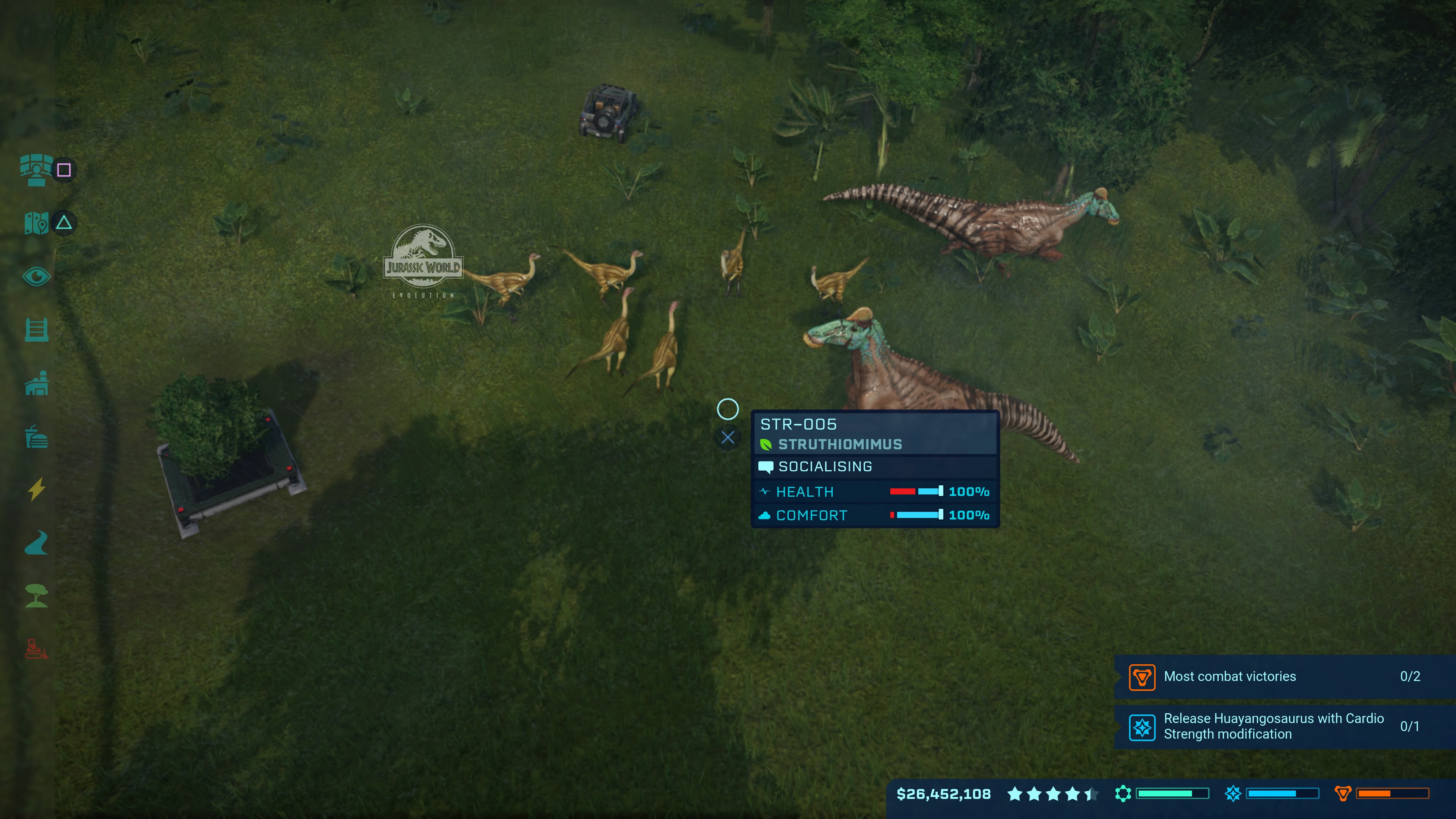Image resolution: width=1456 pixels, height=819 pixels.
Task: Select the power lightning bolt category
Action: [x=36, y=490]
